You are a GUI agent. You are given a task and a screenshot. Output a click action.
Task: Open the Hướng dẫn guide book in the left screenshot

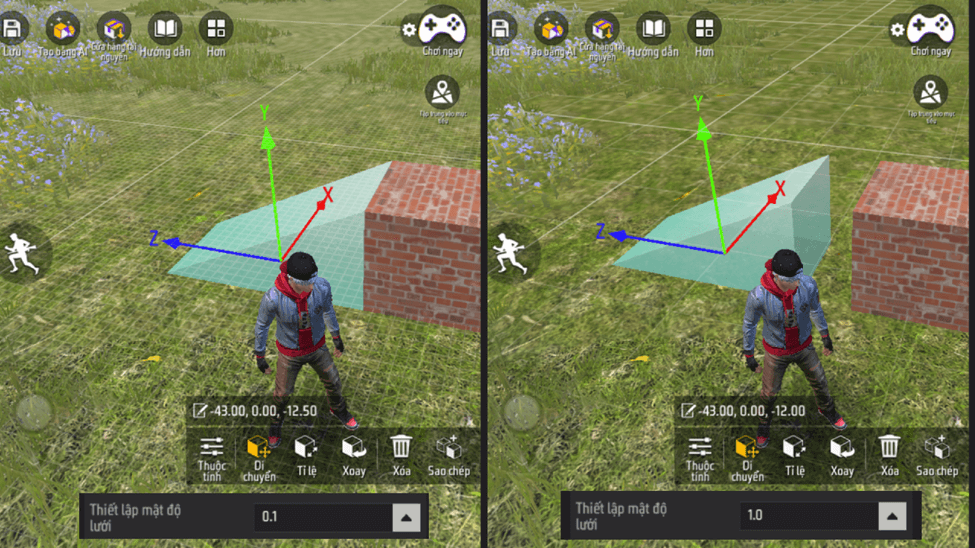click(x=165, y=31)
